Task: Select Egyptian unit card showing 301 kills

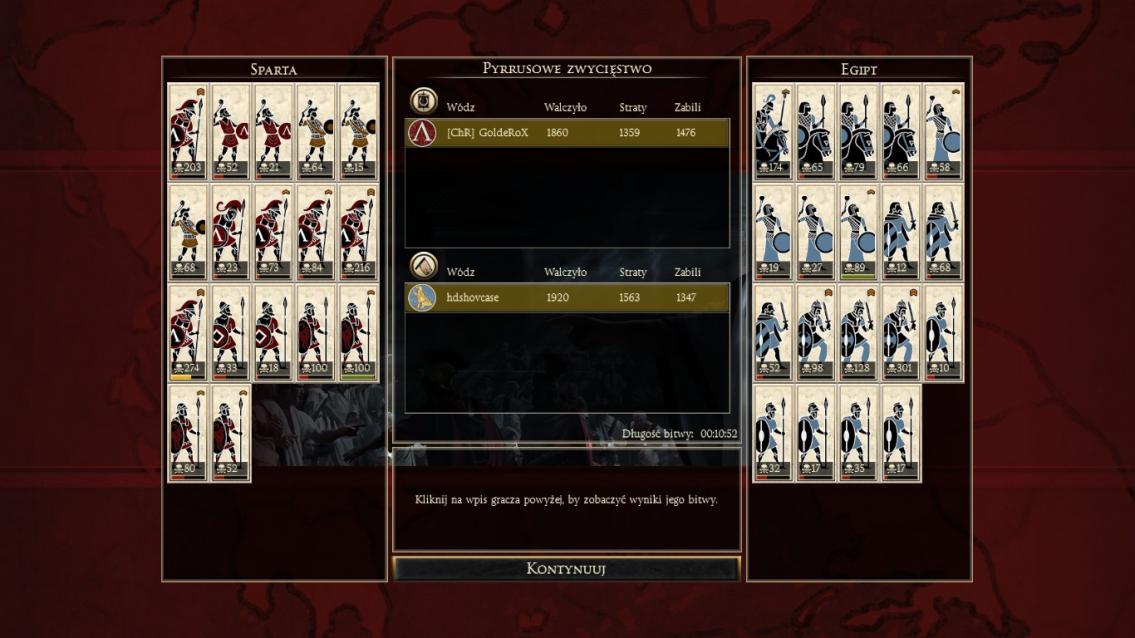Action: pyautogui.click(x=901, y=333)
